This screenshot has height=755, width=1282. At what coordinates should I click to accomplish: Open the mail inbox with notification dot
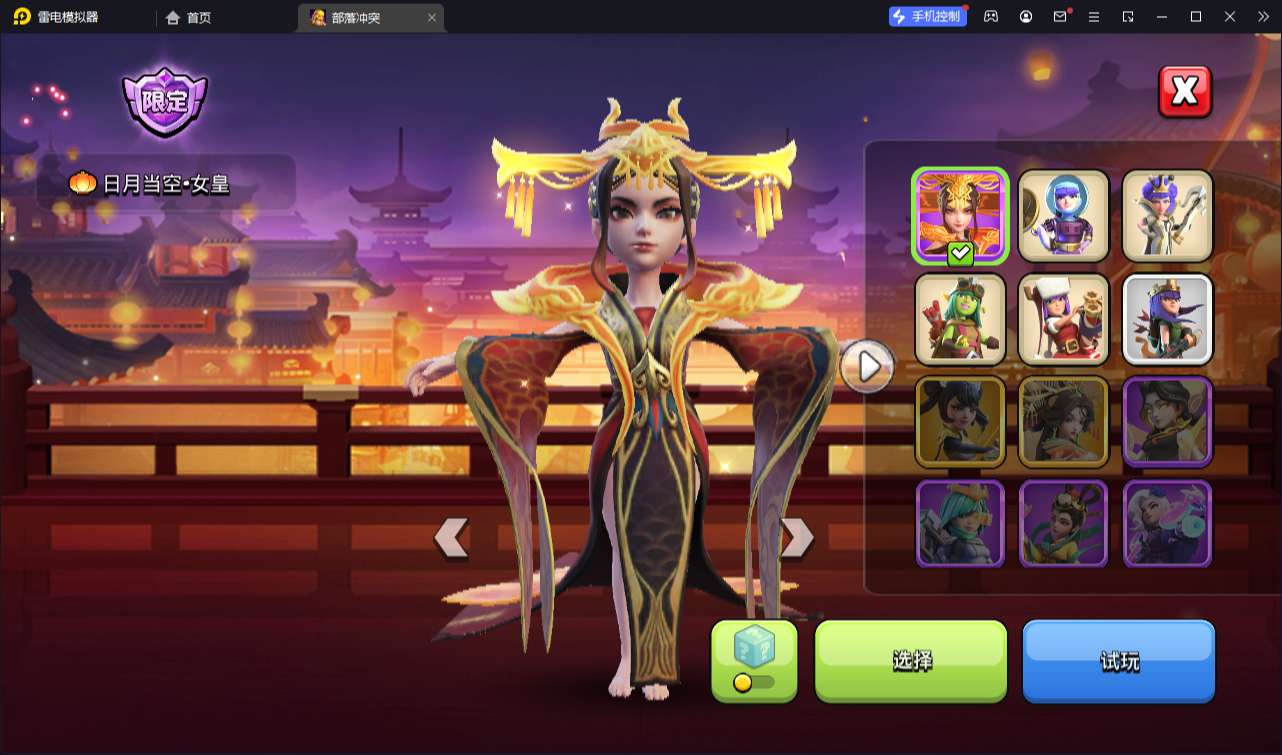click(1060, 16)
